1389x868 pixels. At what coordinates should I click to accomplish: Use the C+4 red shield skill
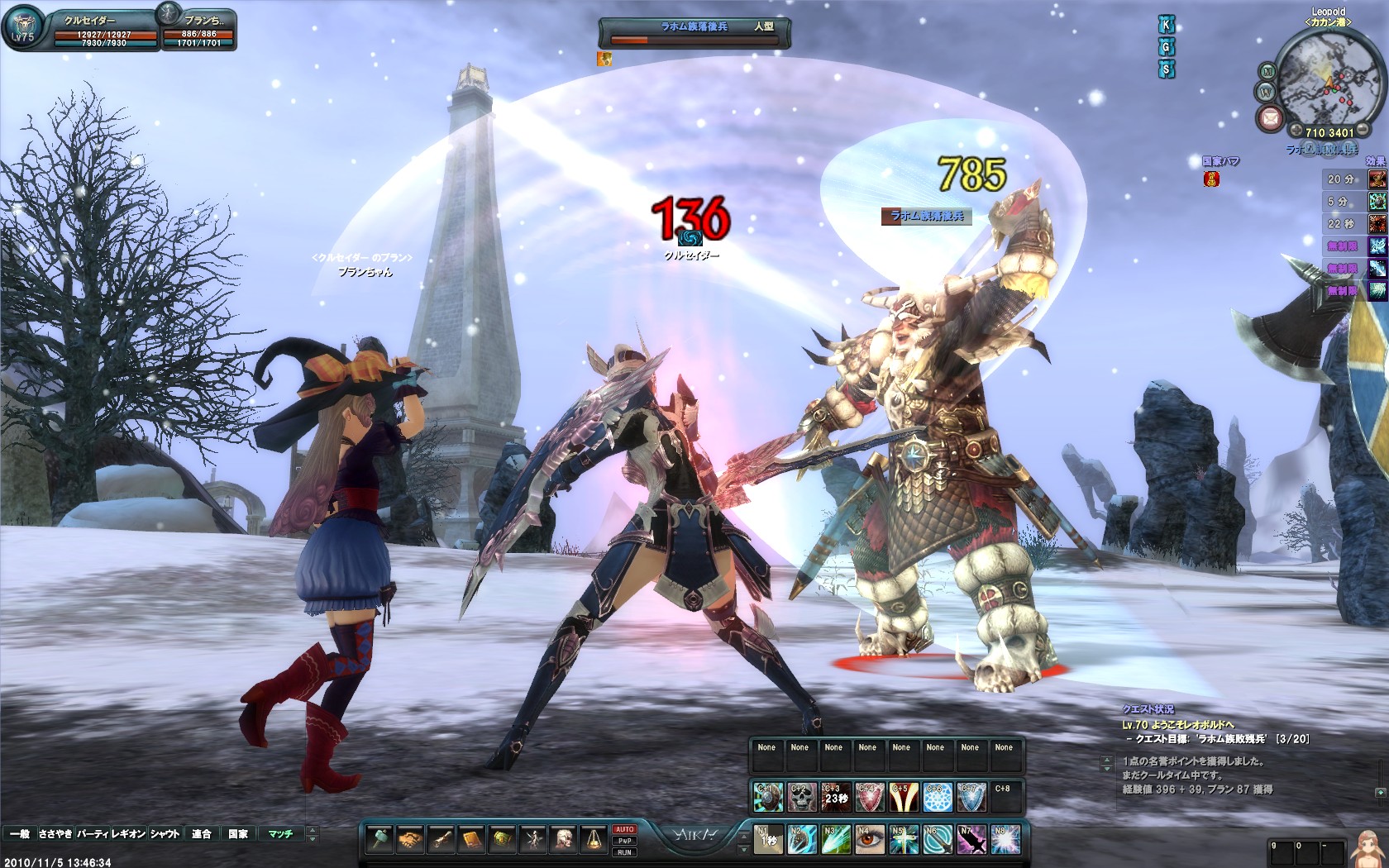click(869, 798)
